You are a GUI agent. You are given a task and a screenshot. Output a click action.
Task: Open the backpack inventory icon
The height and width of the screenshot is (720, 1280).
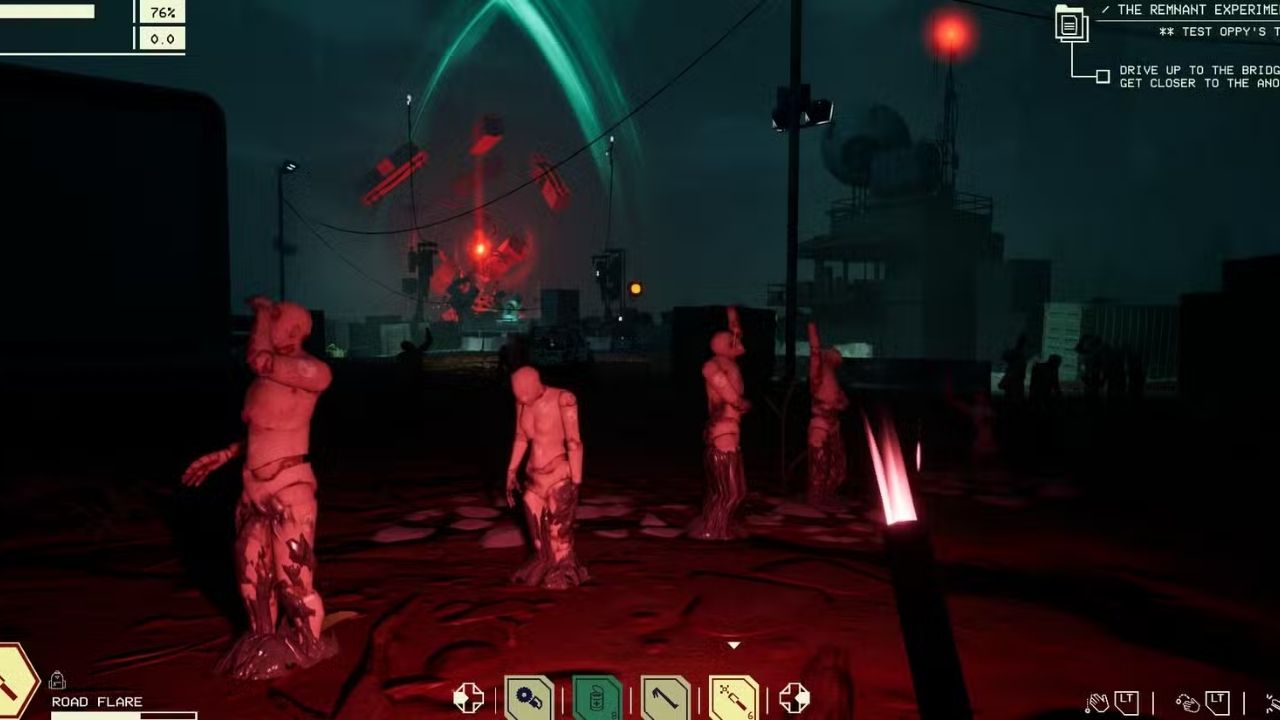pyautogui.click(x=58, y=681)
